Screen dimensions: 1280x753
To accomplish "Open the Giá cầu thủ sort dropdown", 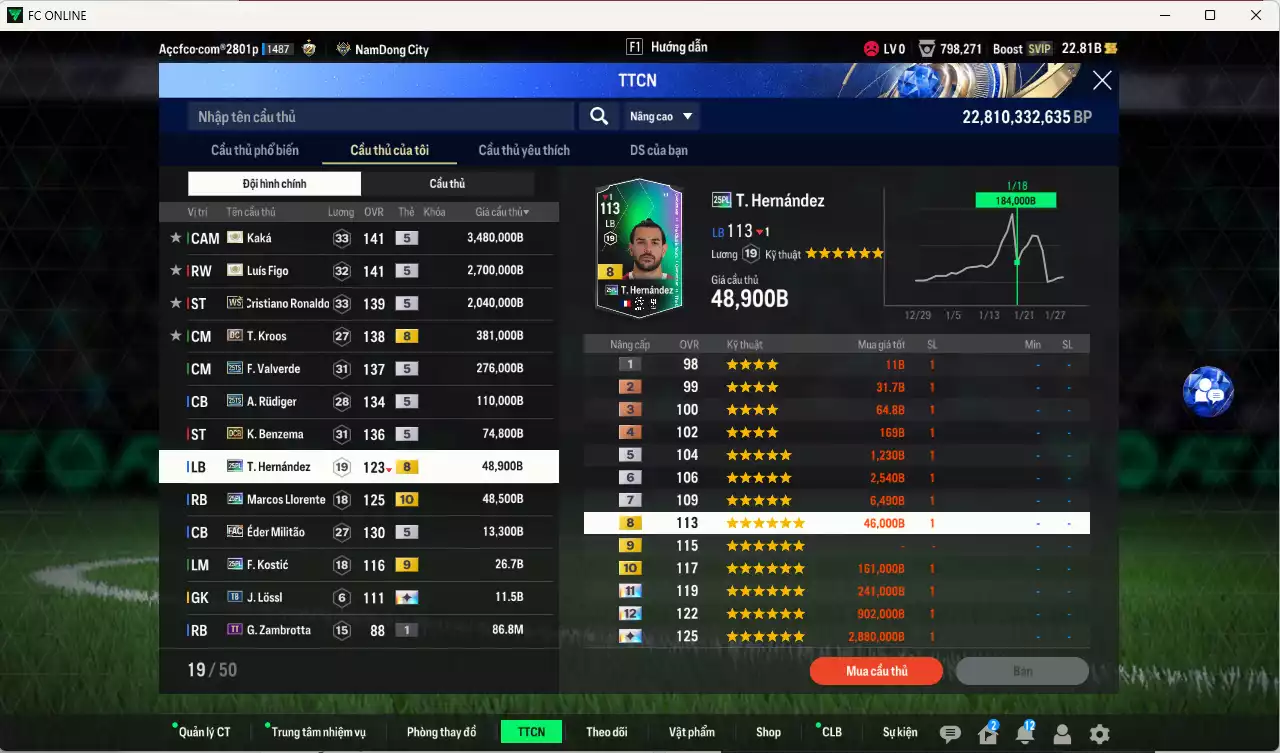I will [502, 211].
